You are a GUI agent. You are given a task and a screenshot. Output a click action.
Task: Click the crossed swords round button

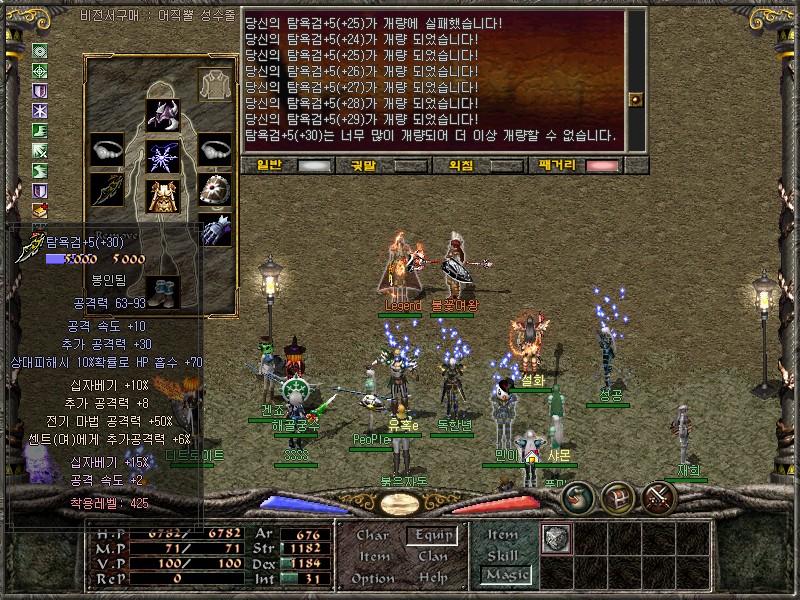[660, 497]
